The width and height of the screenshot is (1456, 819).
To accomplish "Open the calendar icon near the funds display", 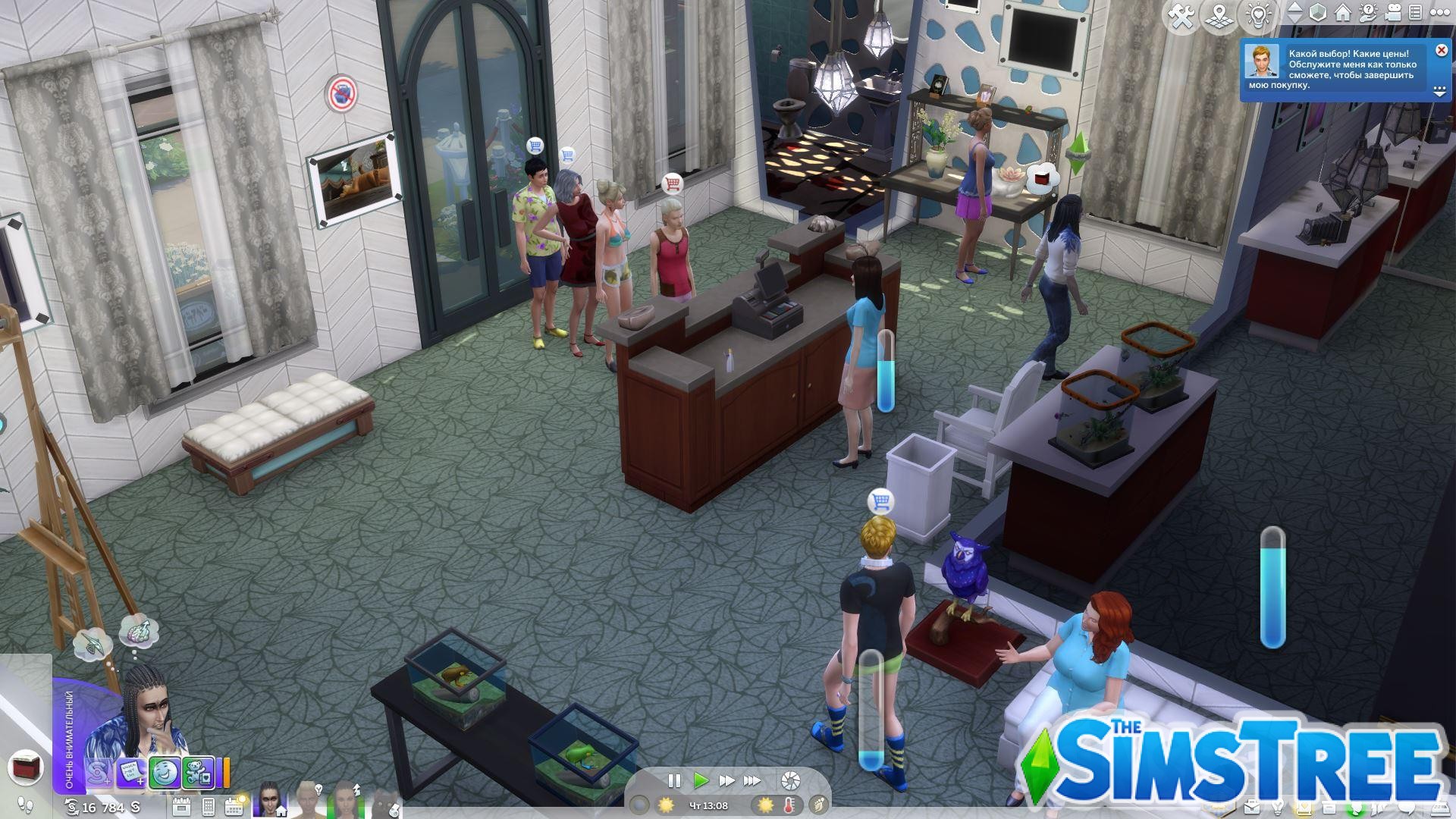I will click(x=234, y=805).
